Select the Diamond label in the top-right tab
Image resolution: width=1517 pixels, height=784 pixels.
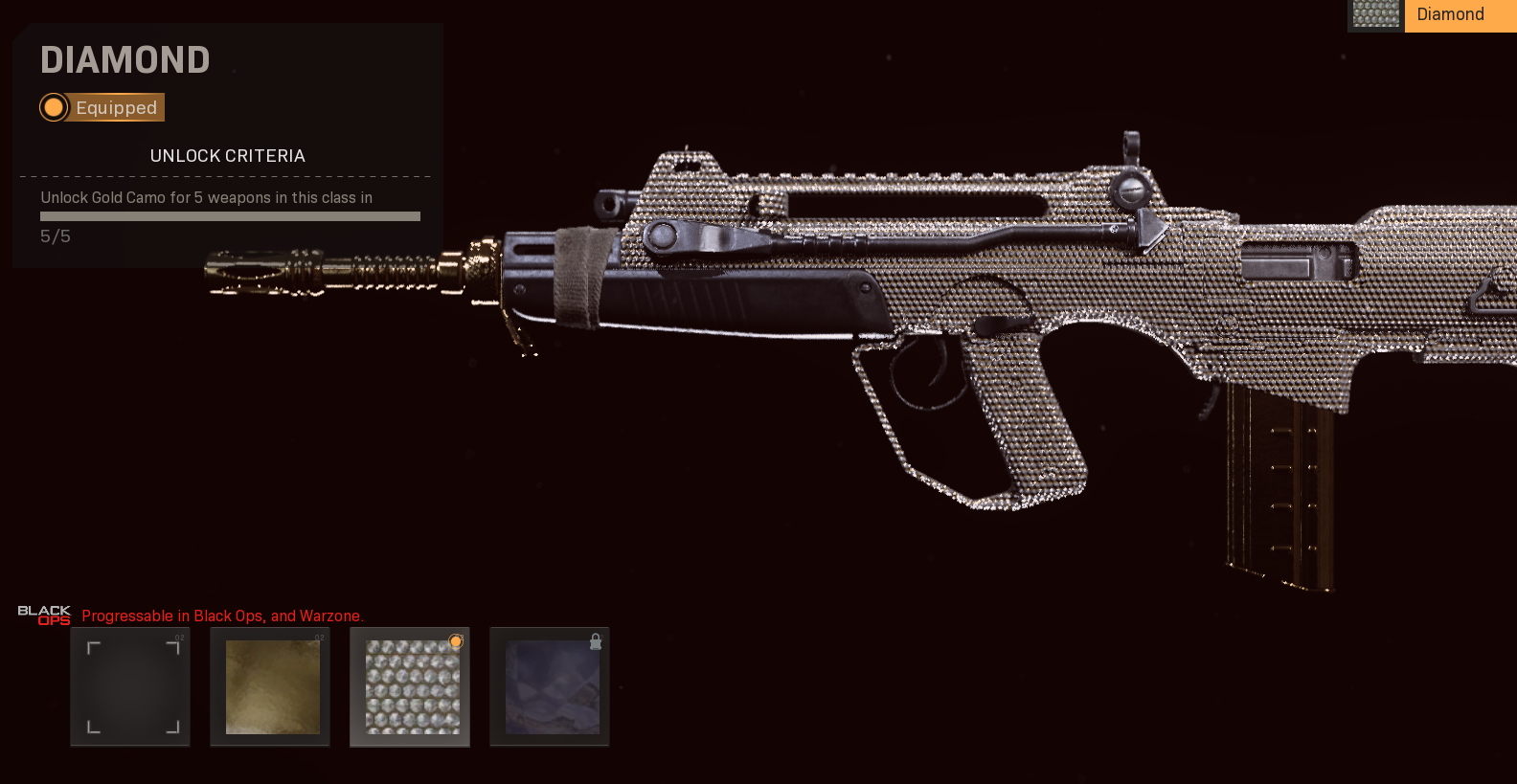pos(1450,15)
